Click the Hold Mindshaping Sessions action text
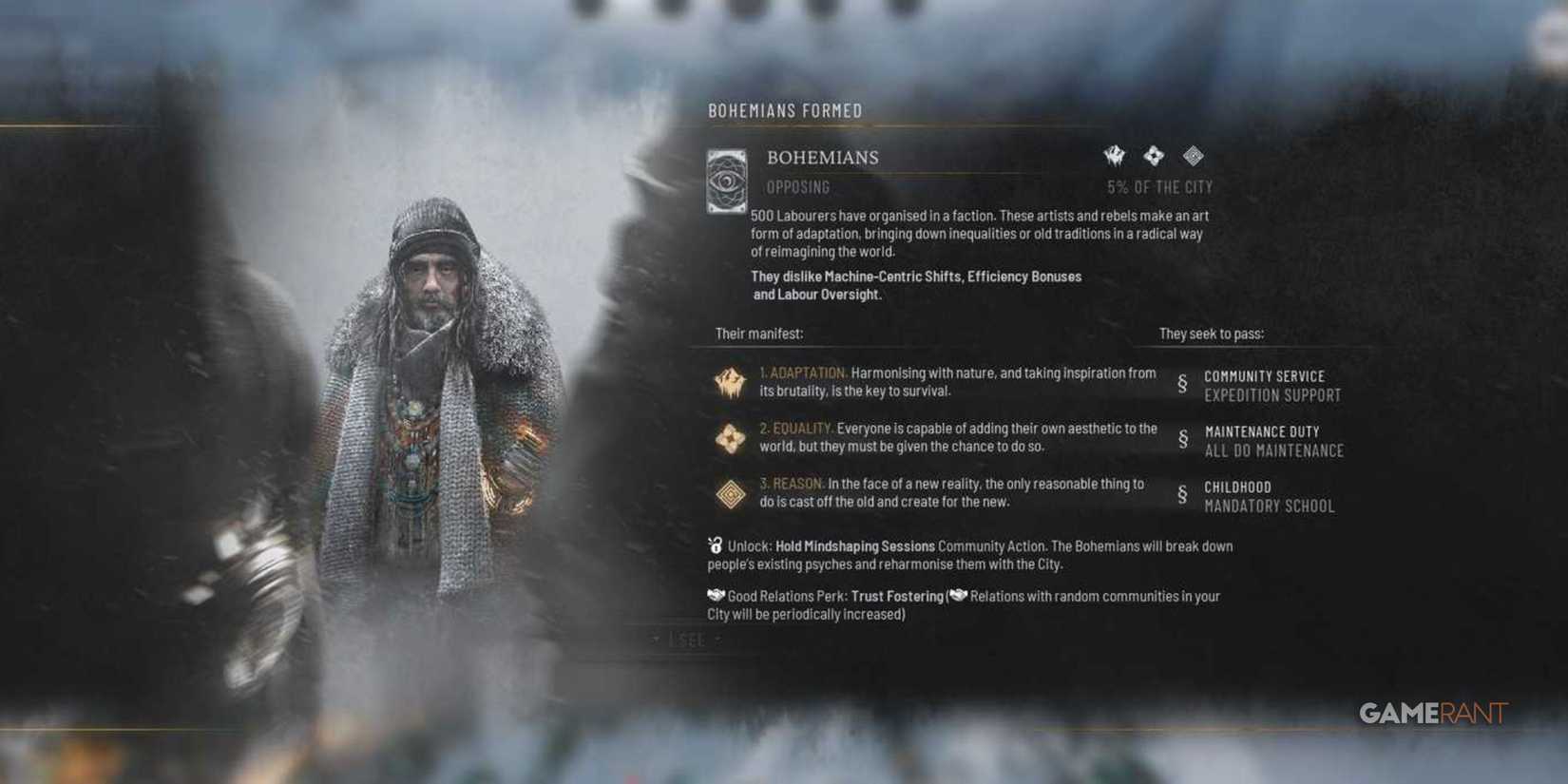Screen dimensions: 1568x784 853,546
